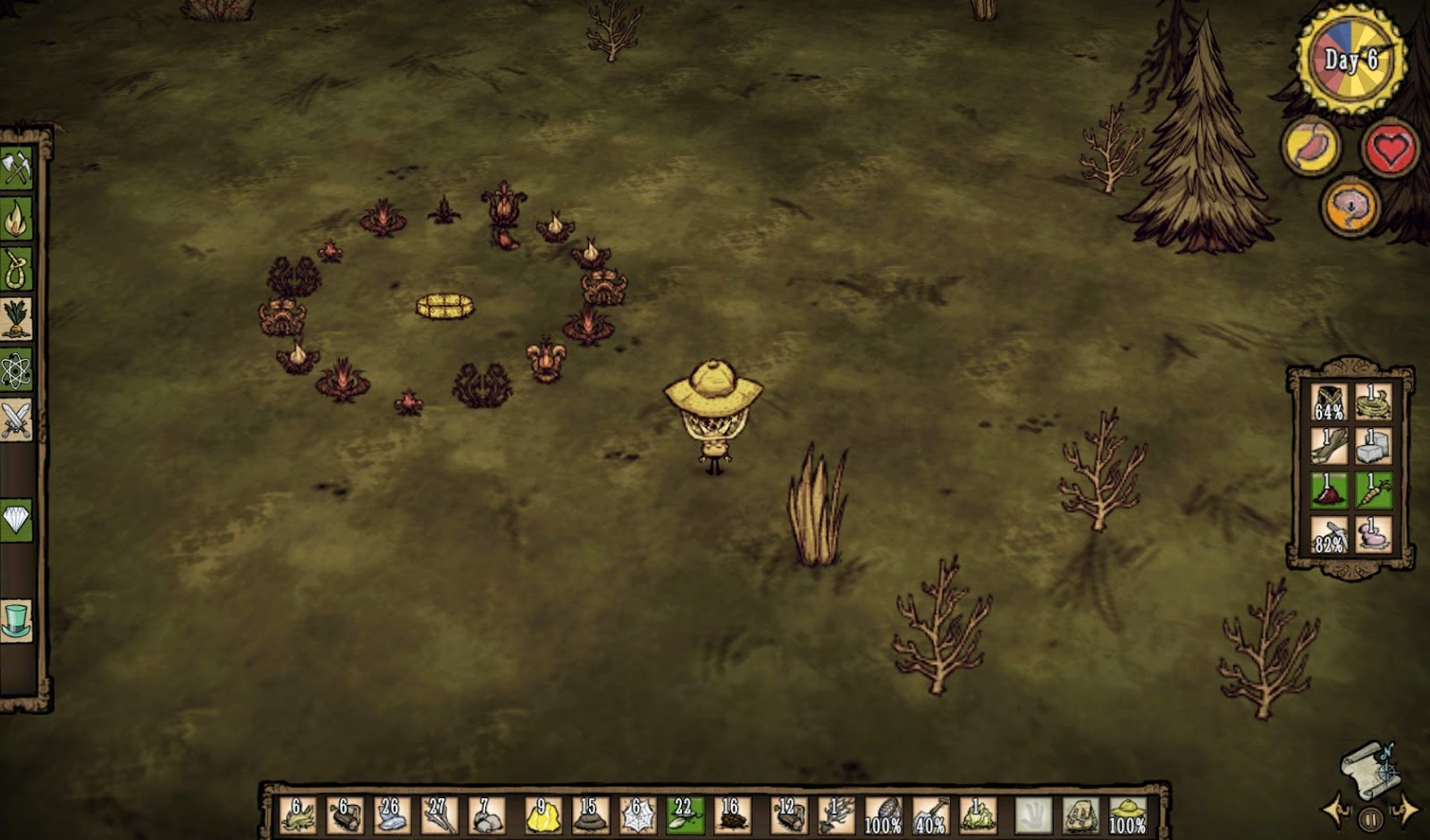This screenshot has height=840, width=1430.
Task: Choose the flint stack of 26
Action: click(391, 815)
